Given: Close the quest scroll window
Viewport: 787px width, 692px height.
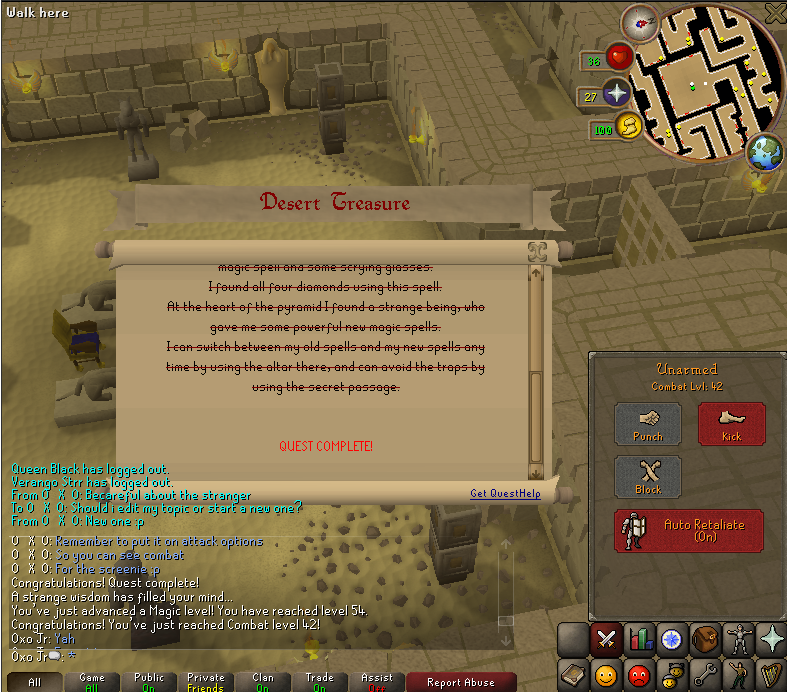Looking at the screenshot, I should point(536,251).
